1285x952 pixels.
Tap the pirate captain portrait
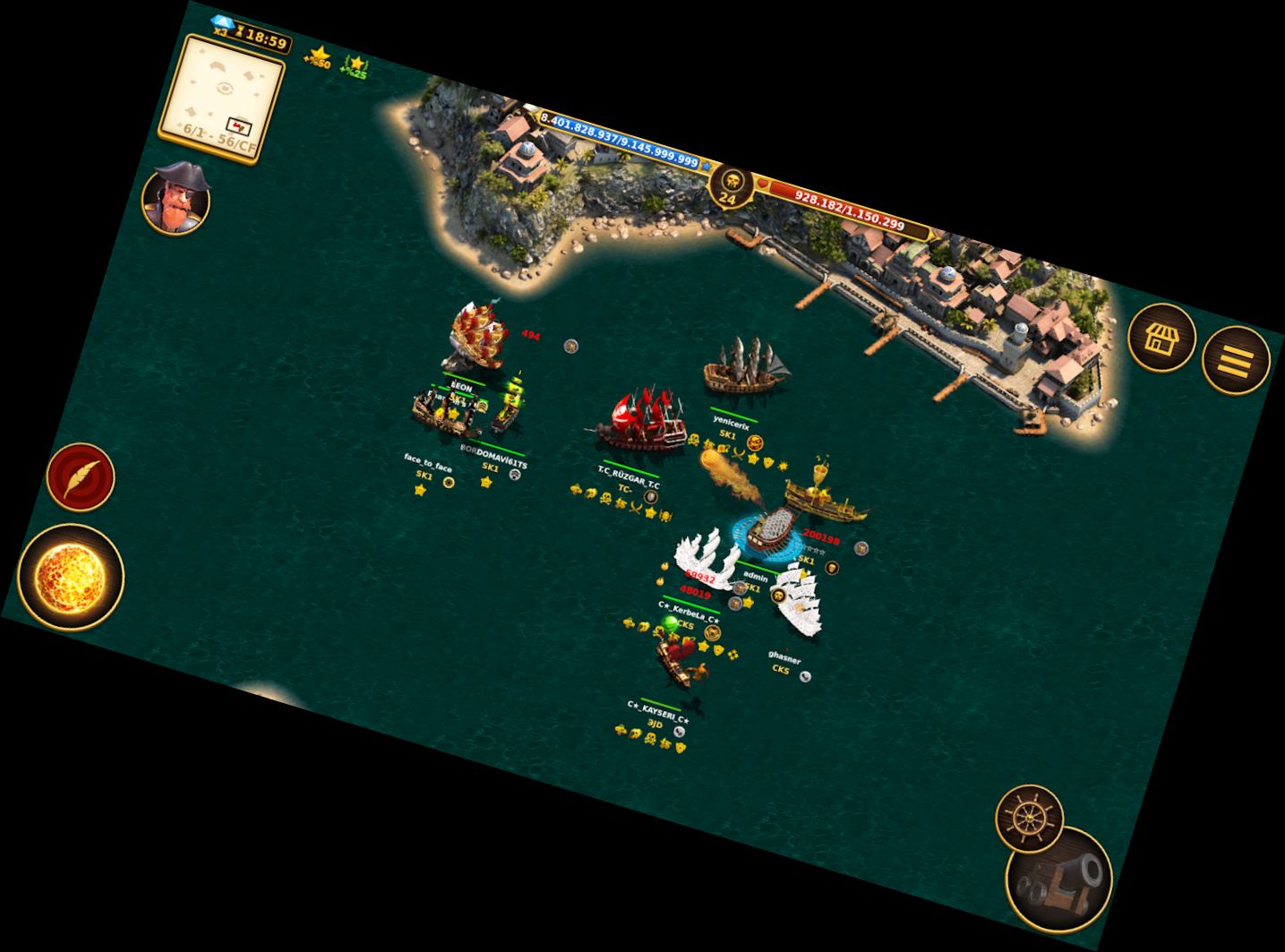(176, 198)
